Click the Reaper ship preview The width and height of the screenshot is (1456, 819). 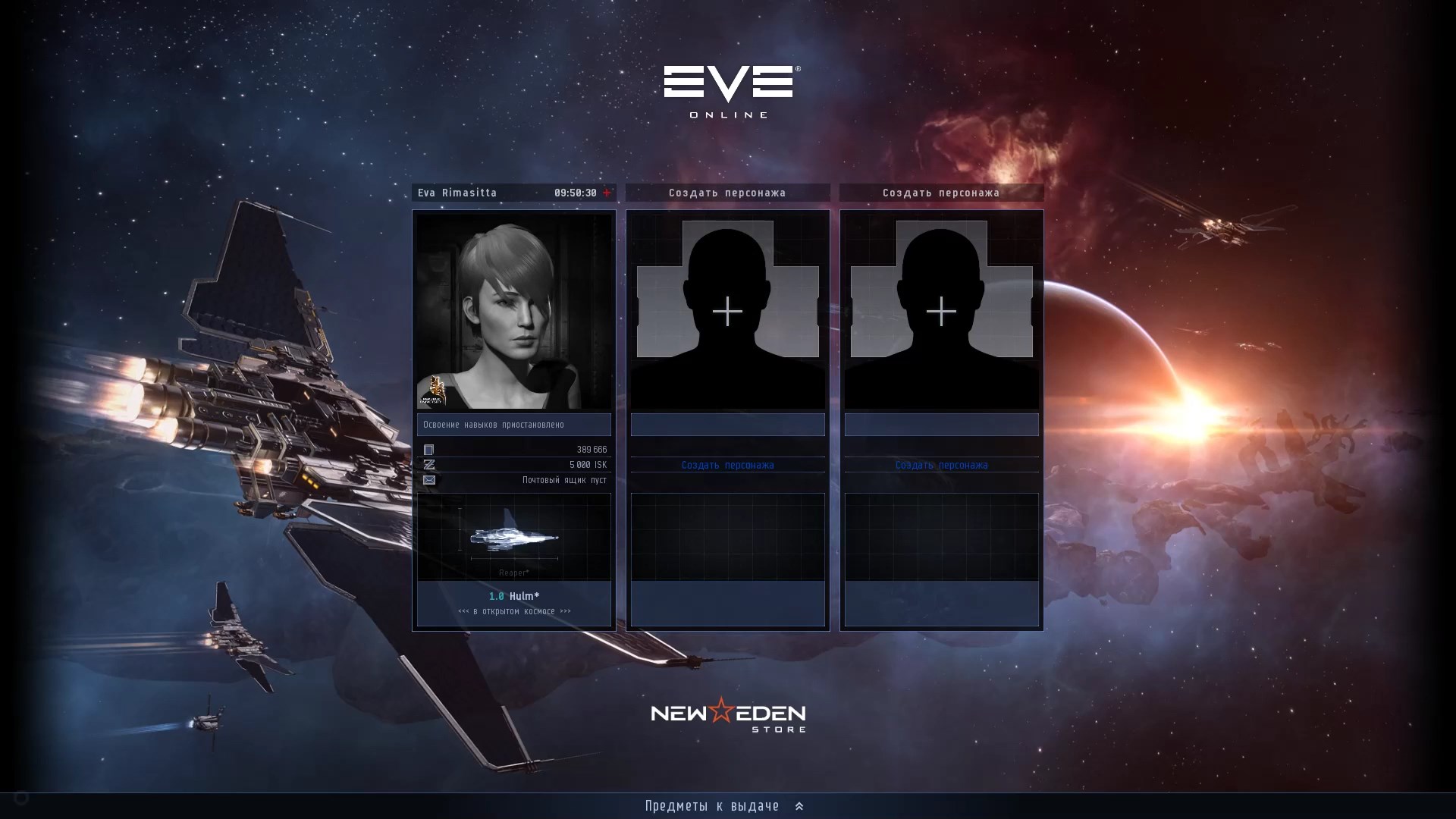tap(514, 537)
